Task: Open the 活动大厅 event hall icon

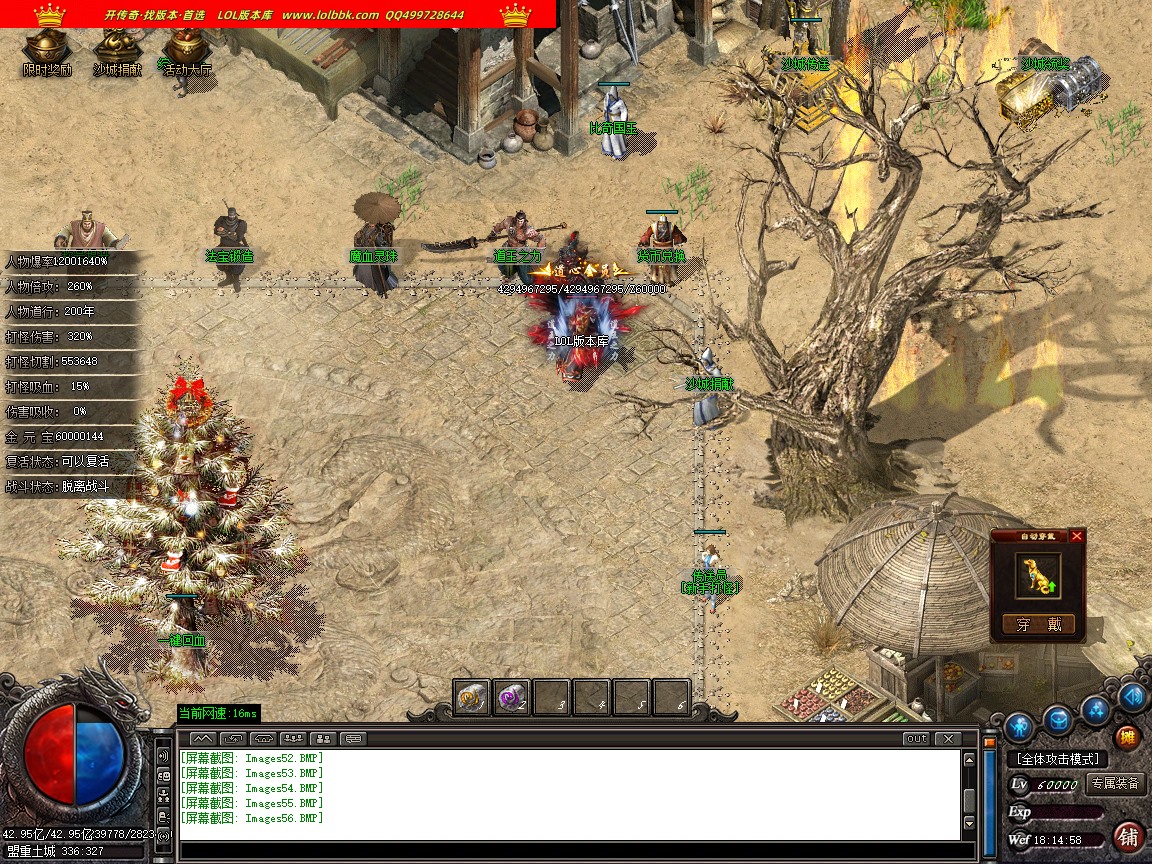Action: click(x=185, y=48)
